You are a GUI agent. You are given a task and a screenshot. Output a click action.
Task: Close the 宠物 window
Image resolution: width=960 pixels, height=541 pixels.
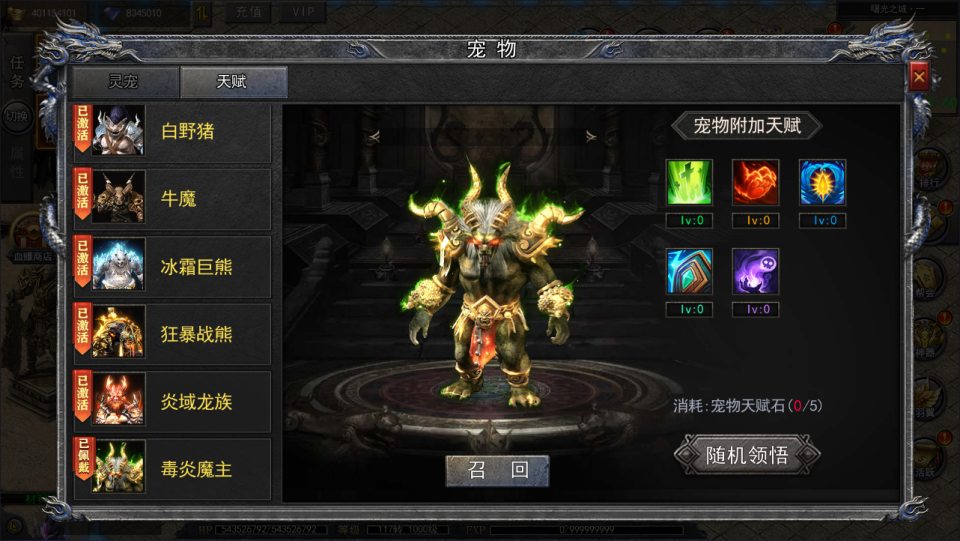pos(919,76)
